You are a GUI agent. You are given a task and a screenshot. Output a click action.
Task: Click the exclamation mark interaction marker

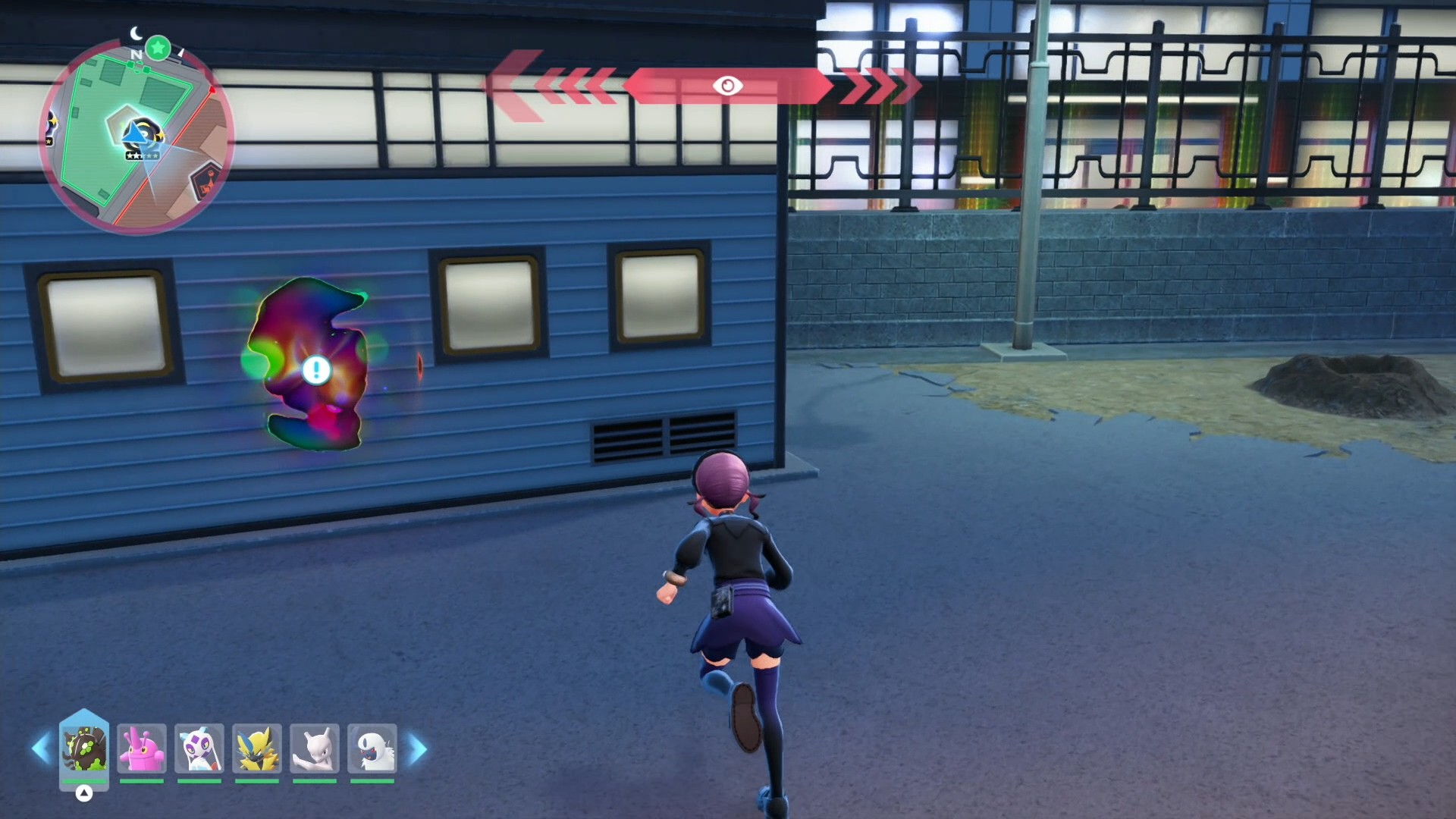click(x=316, y=370)
